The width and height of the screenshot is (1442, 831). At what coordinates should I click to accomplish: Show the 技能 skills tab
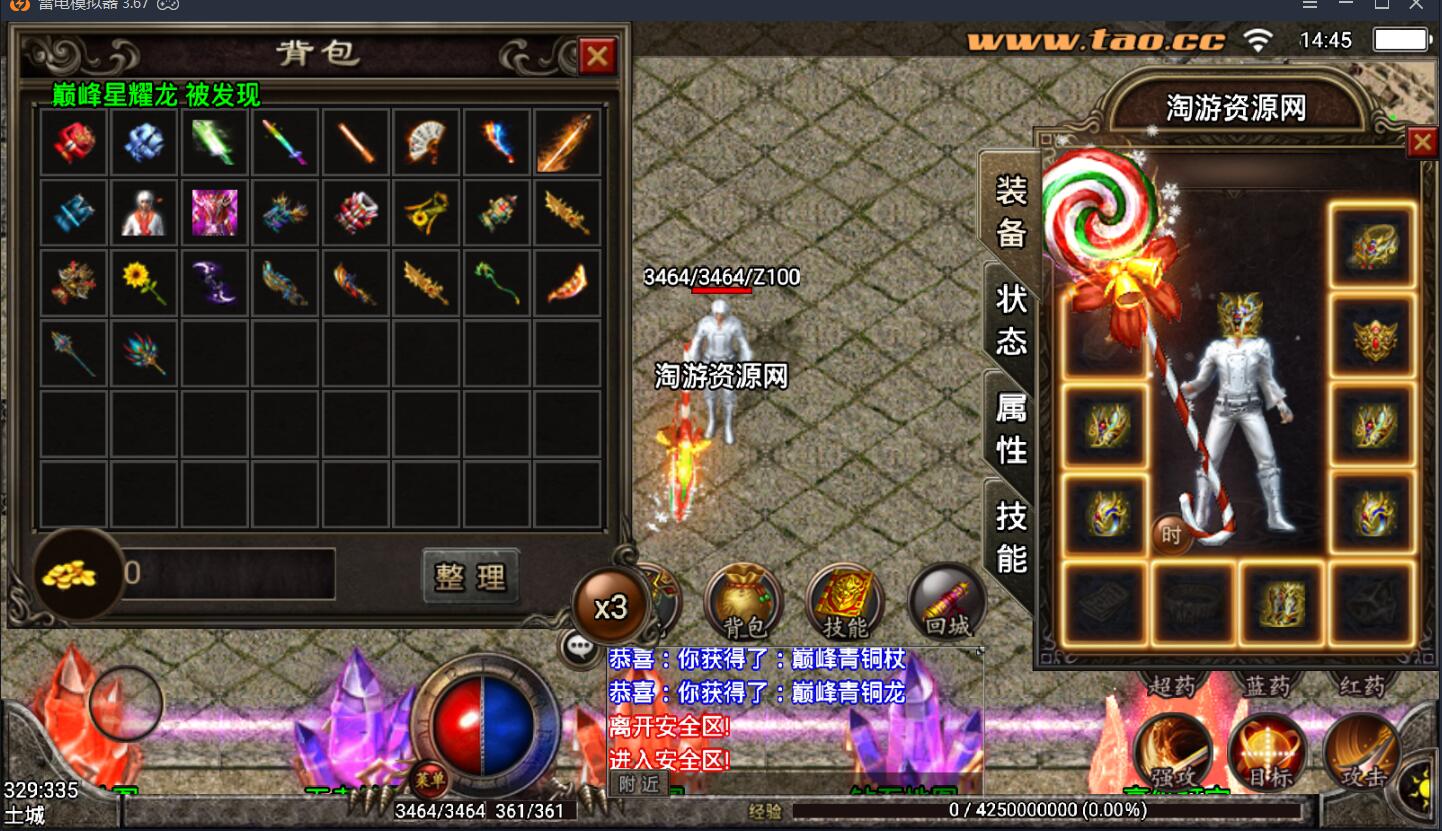click(1011, 537)
